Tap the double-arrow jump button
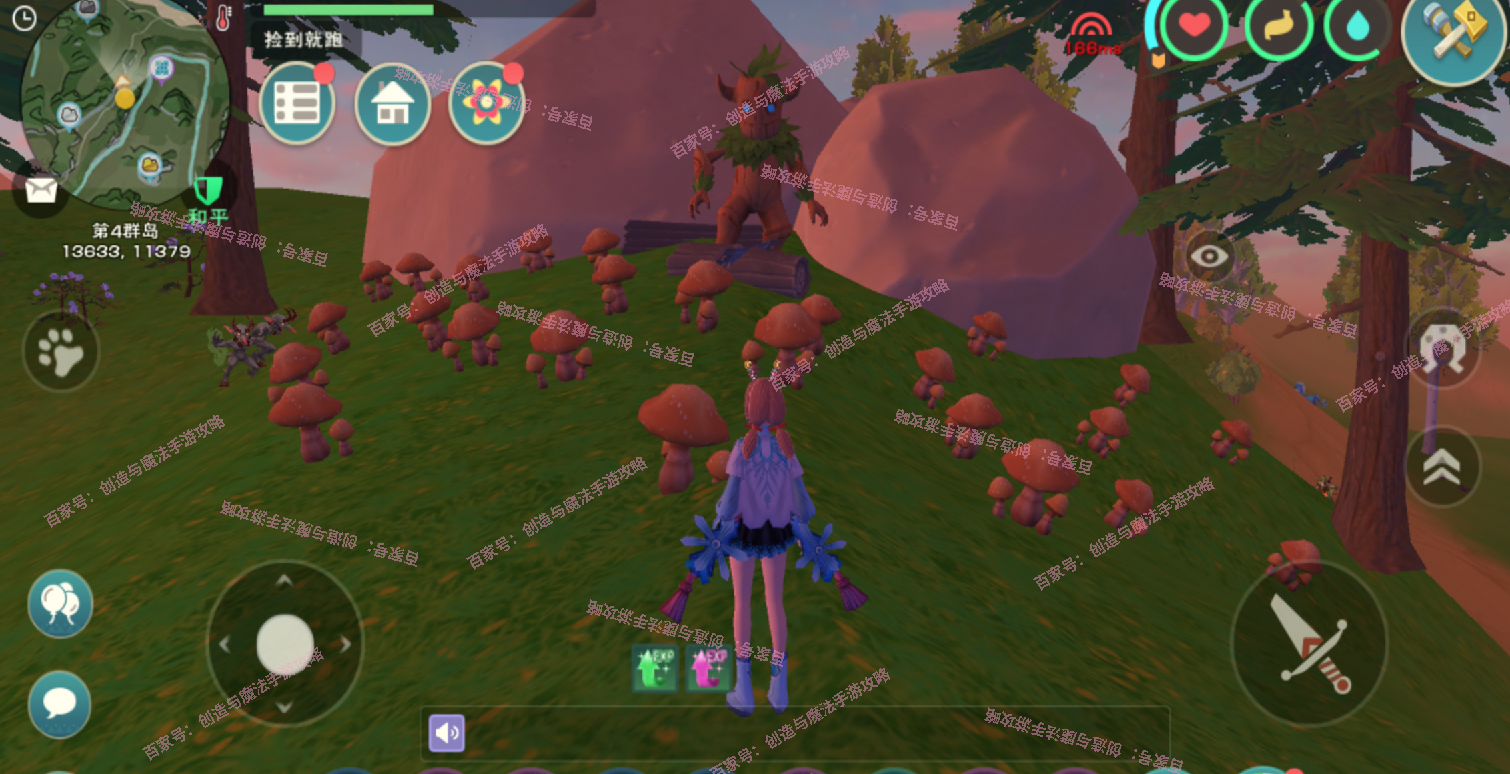Image resolution: width=1510 pixels, height=774 pixels. [x=1442, y=467]
